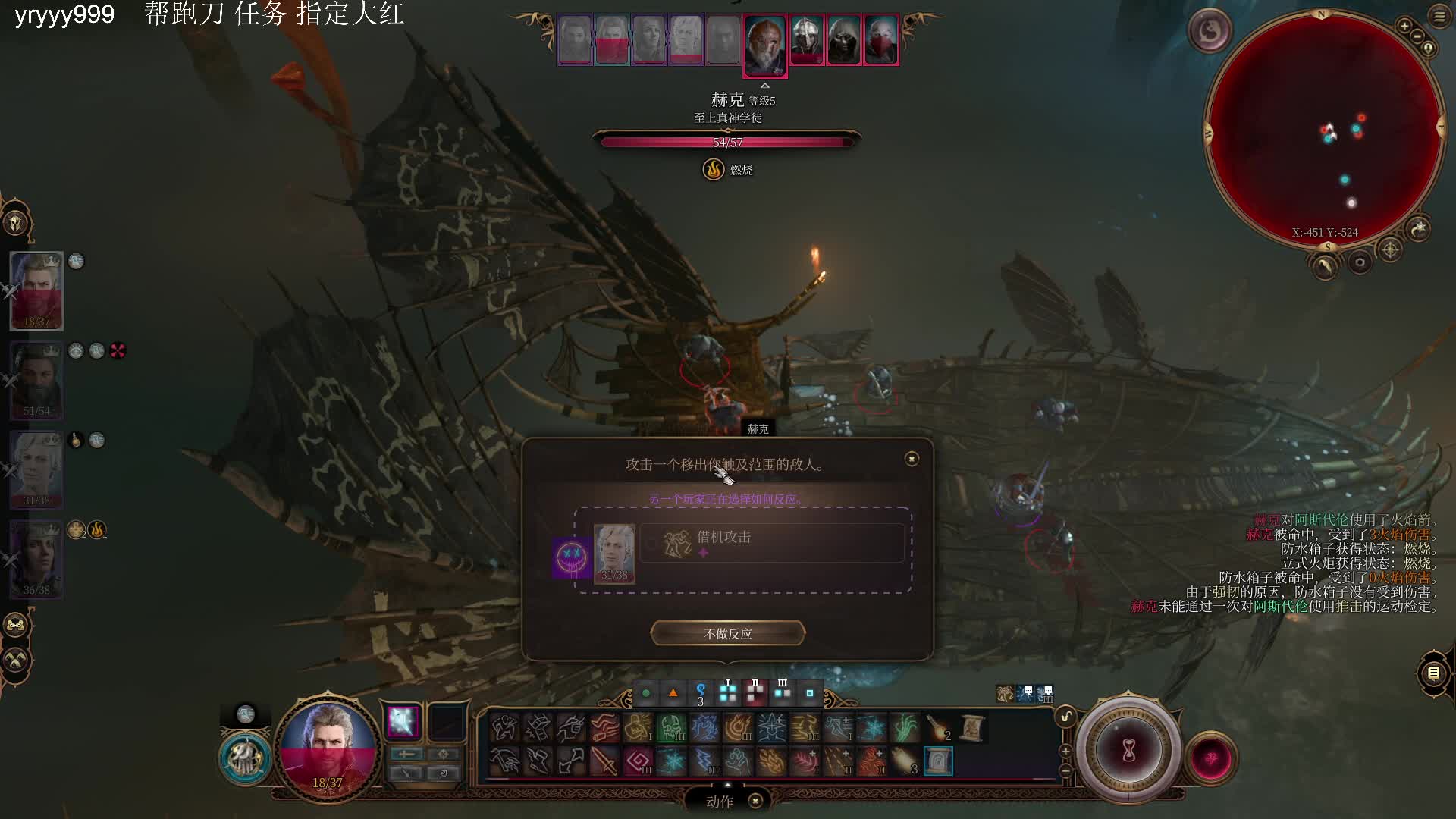Open the combat log panel button
Viewport: 1456px width, 819px height.
click(1433, 673)
